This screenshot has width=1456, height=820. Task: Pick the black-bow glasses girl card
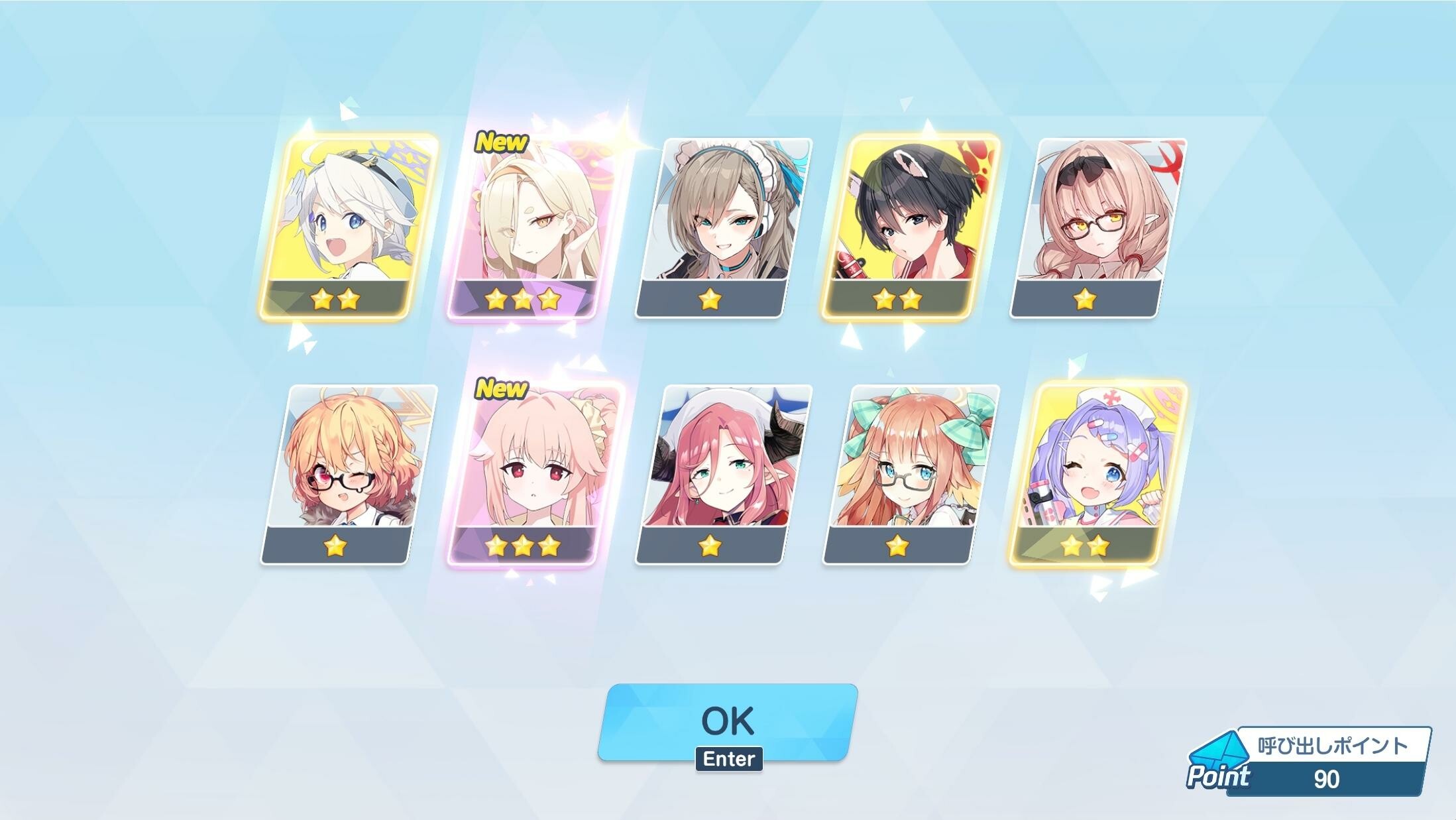point(1097,225)
